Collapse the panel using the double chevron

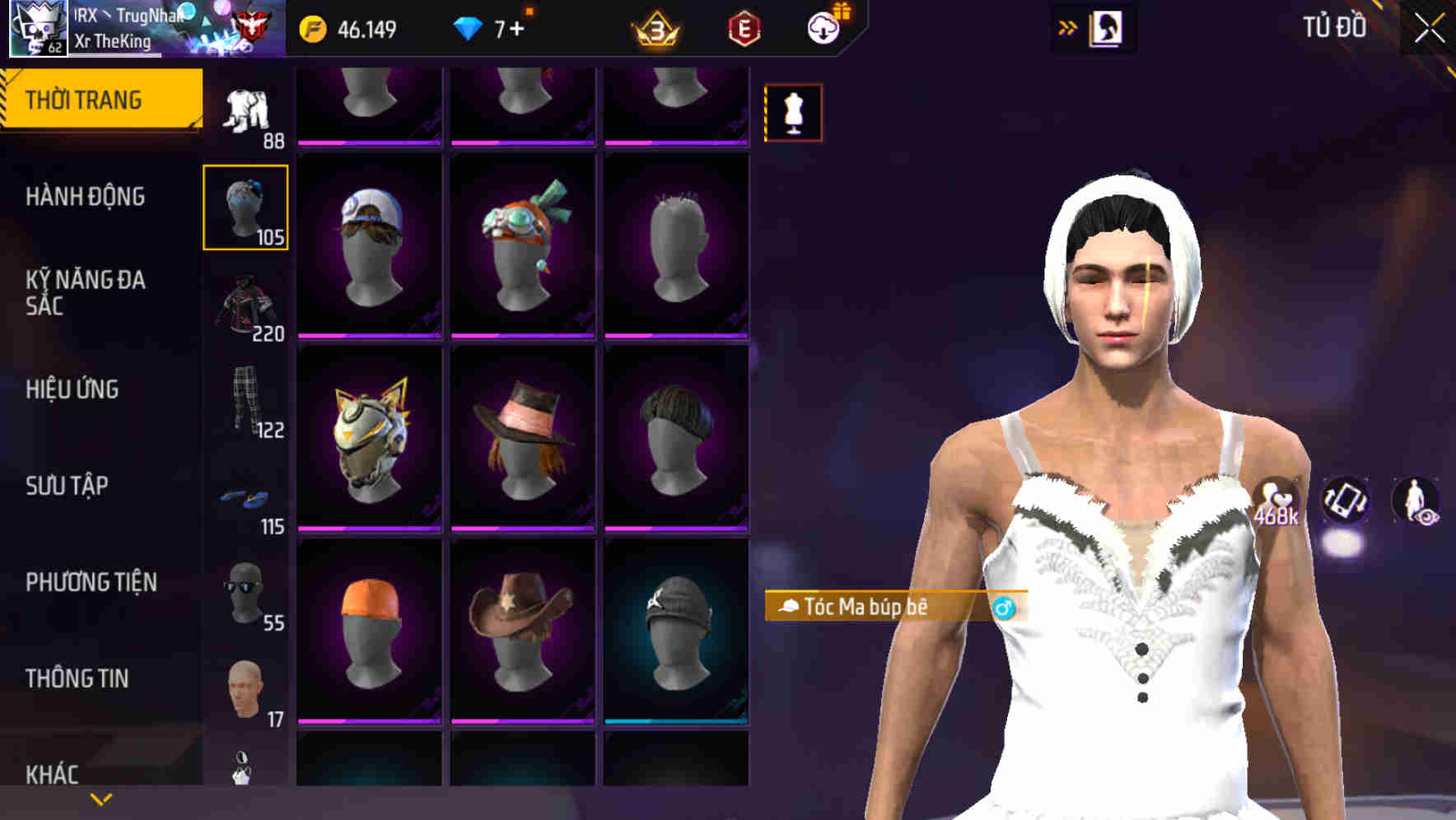coord(1066,27)
